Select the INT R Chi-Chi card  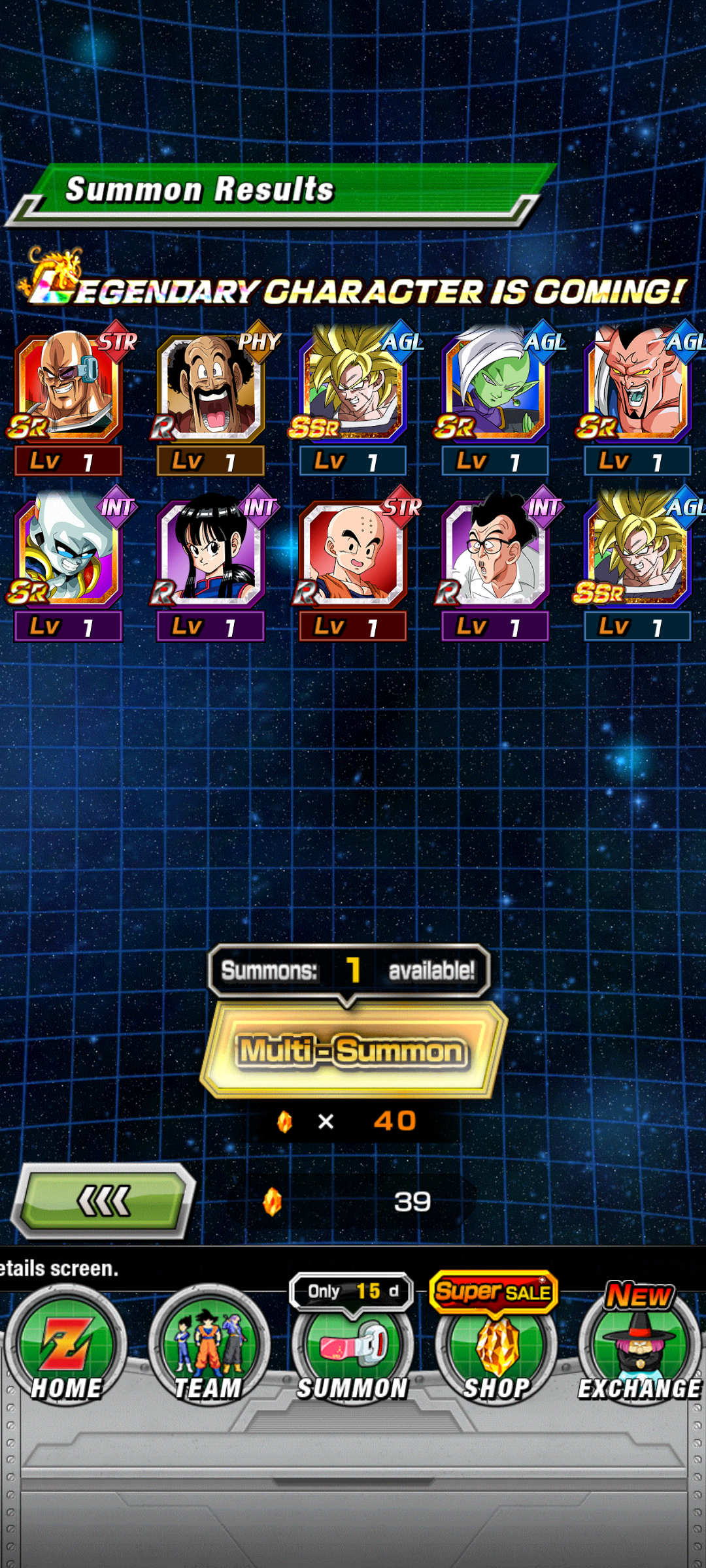tap(210, 552)
